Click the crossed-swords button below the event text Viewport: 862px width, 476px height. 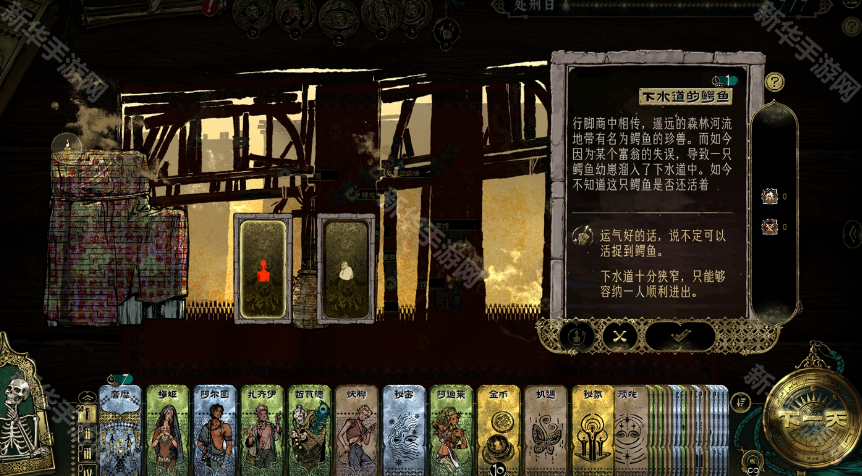tap(620, 336)
